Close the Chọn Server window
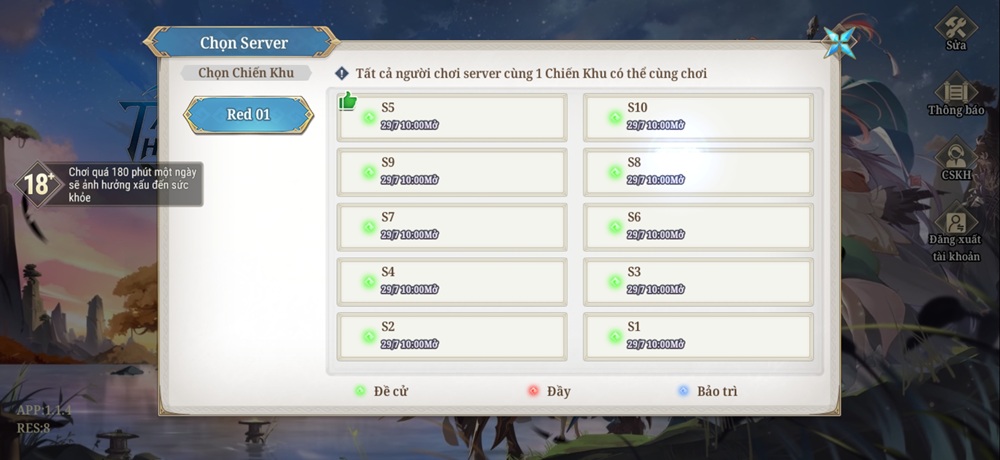The image size is (1000, 460). [x=838, y=42]
